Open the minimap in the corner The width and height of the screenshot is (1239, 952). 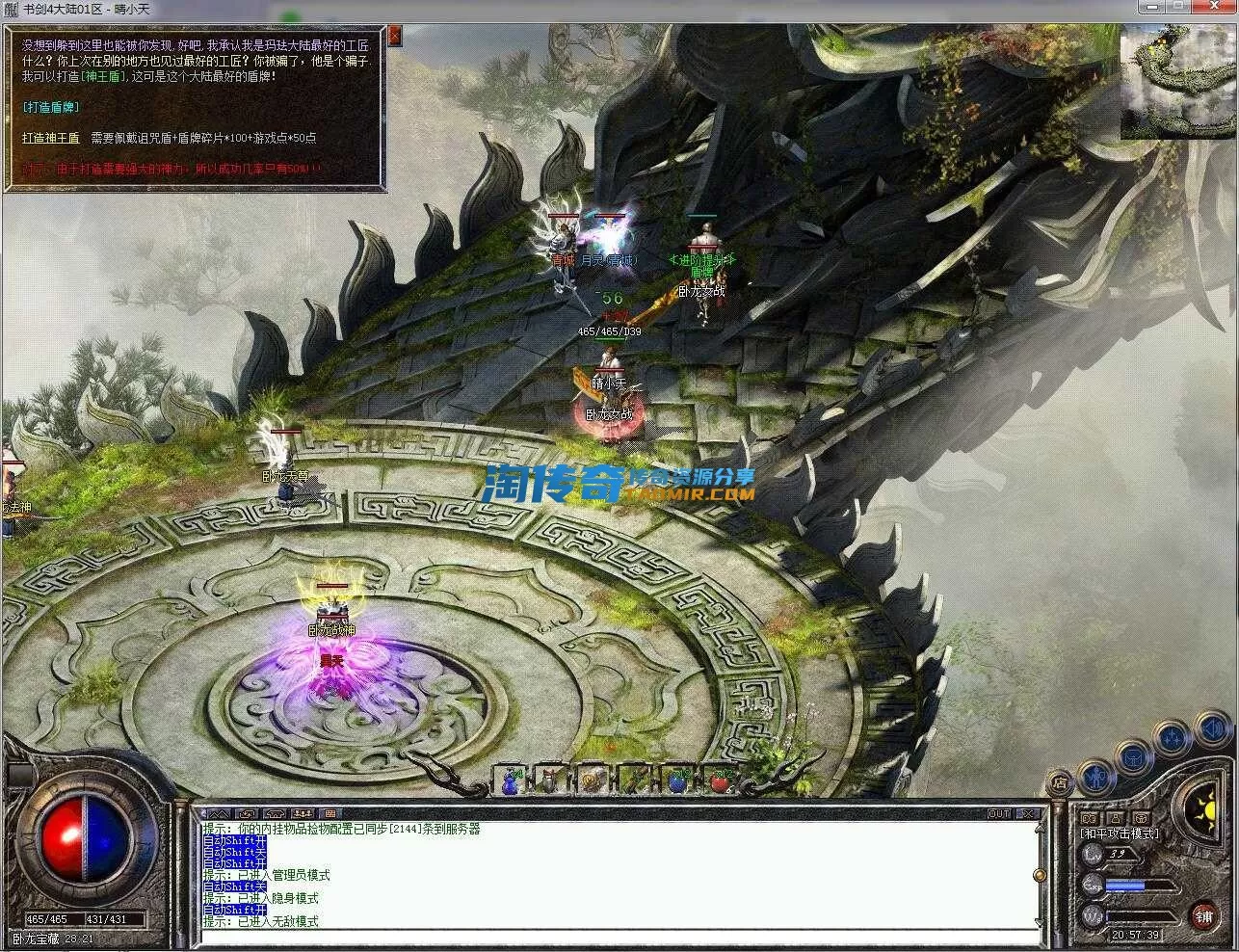coord(1177,83)
